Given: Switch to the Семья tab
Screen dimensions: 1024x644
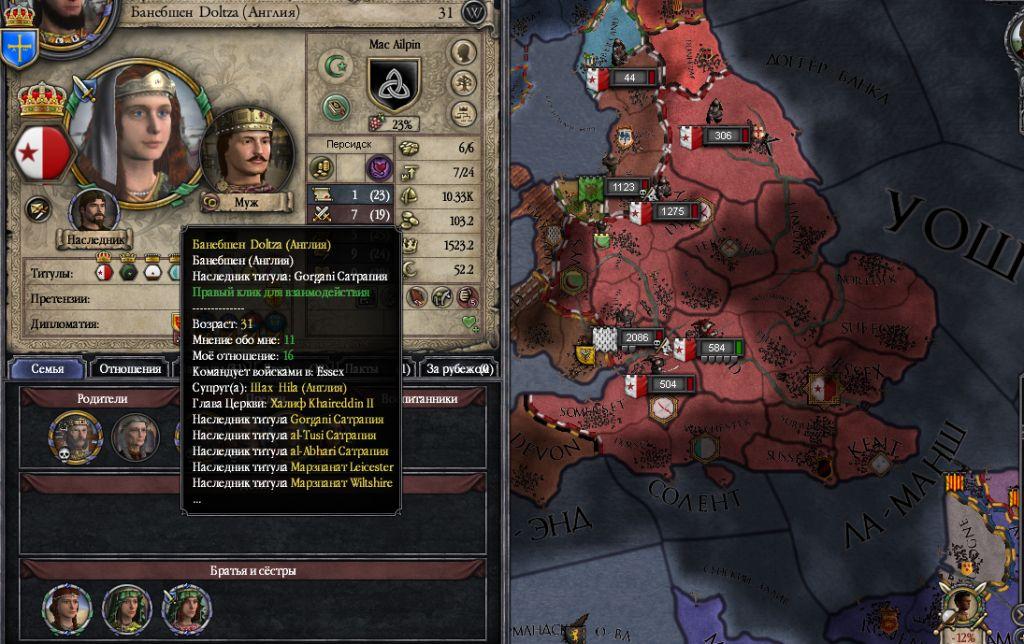Looking at the screenshot, I should click(x=47, y=369).
